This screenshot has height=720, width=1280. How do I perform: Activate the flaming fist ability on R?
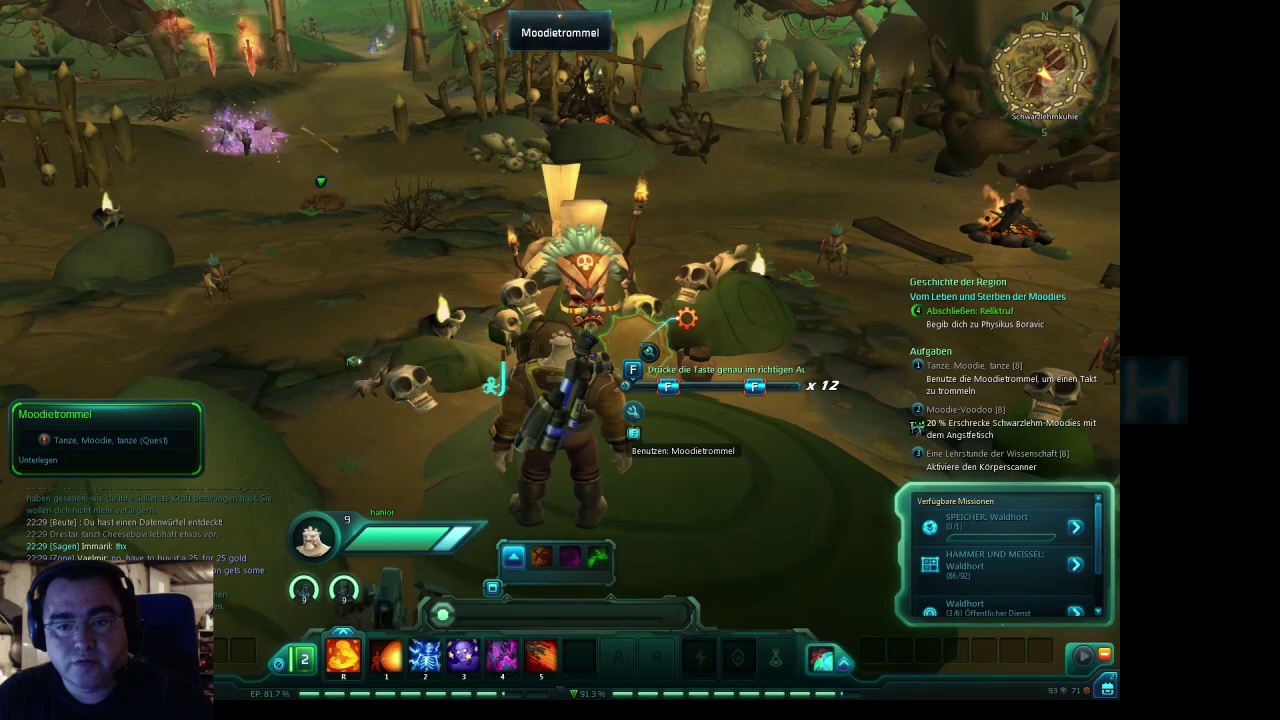click(343, 656)
